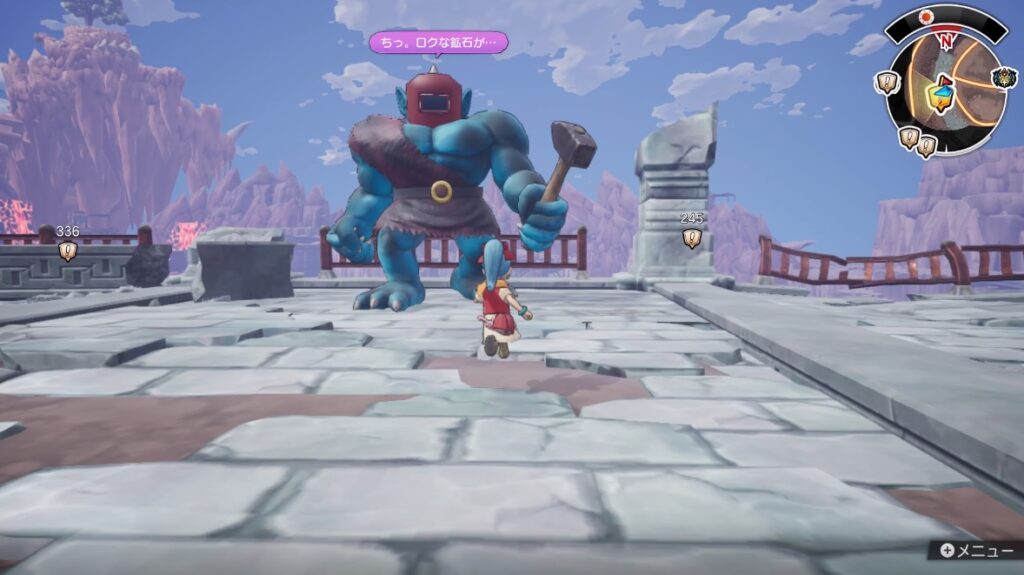This screenshot has height=575, width=1024.
Task: Click the sun icon on the compass bar
Action: click(926, 17)
